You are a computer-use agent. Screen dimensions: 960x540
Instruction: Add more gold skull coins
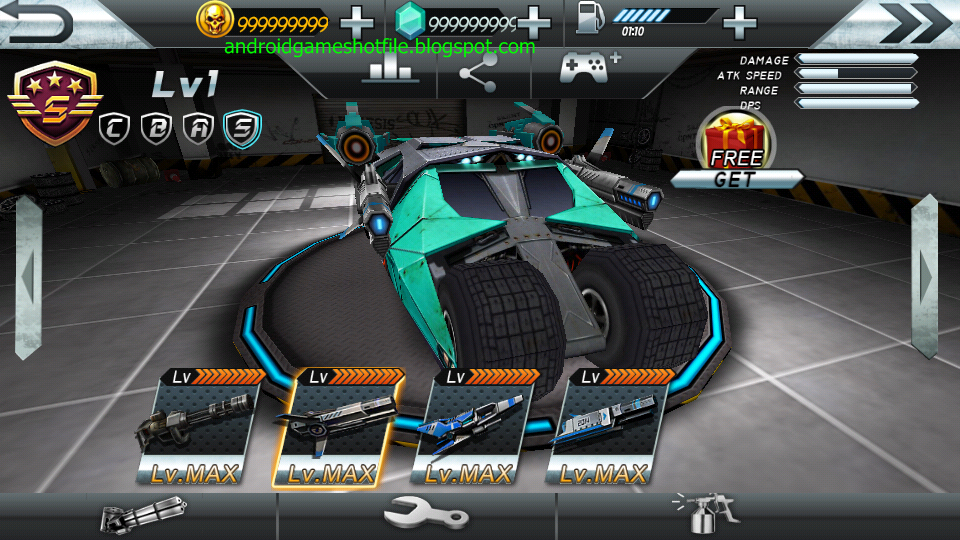[357, 21]
